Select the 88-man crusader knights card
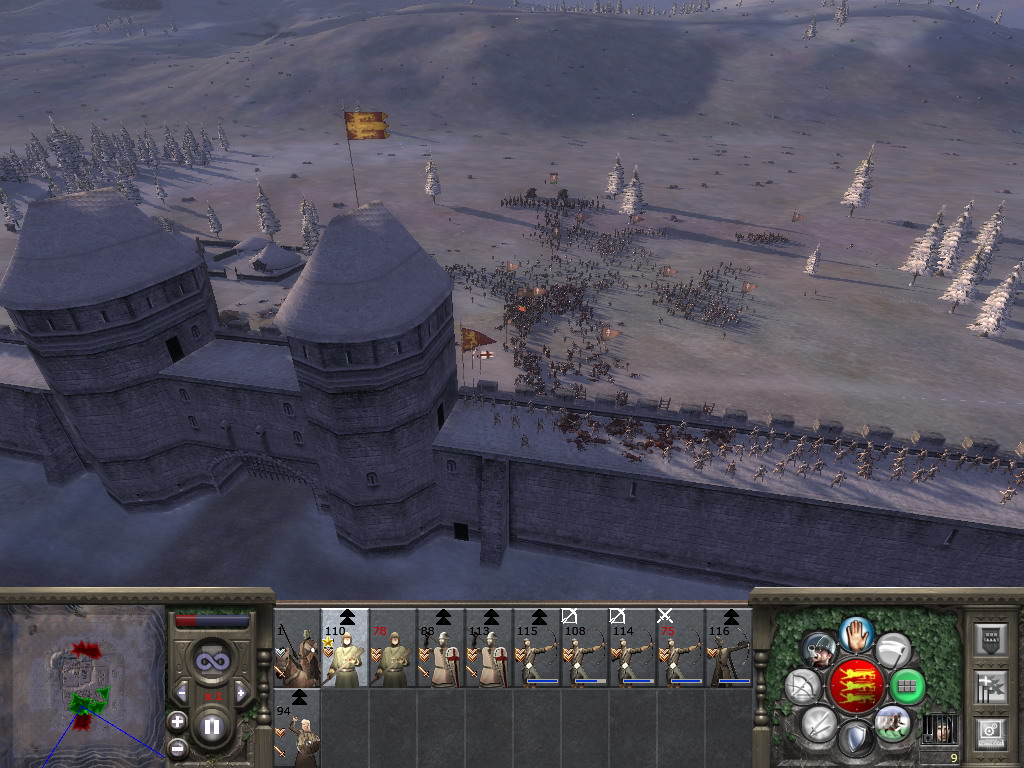 coord(441,648)
